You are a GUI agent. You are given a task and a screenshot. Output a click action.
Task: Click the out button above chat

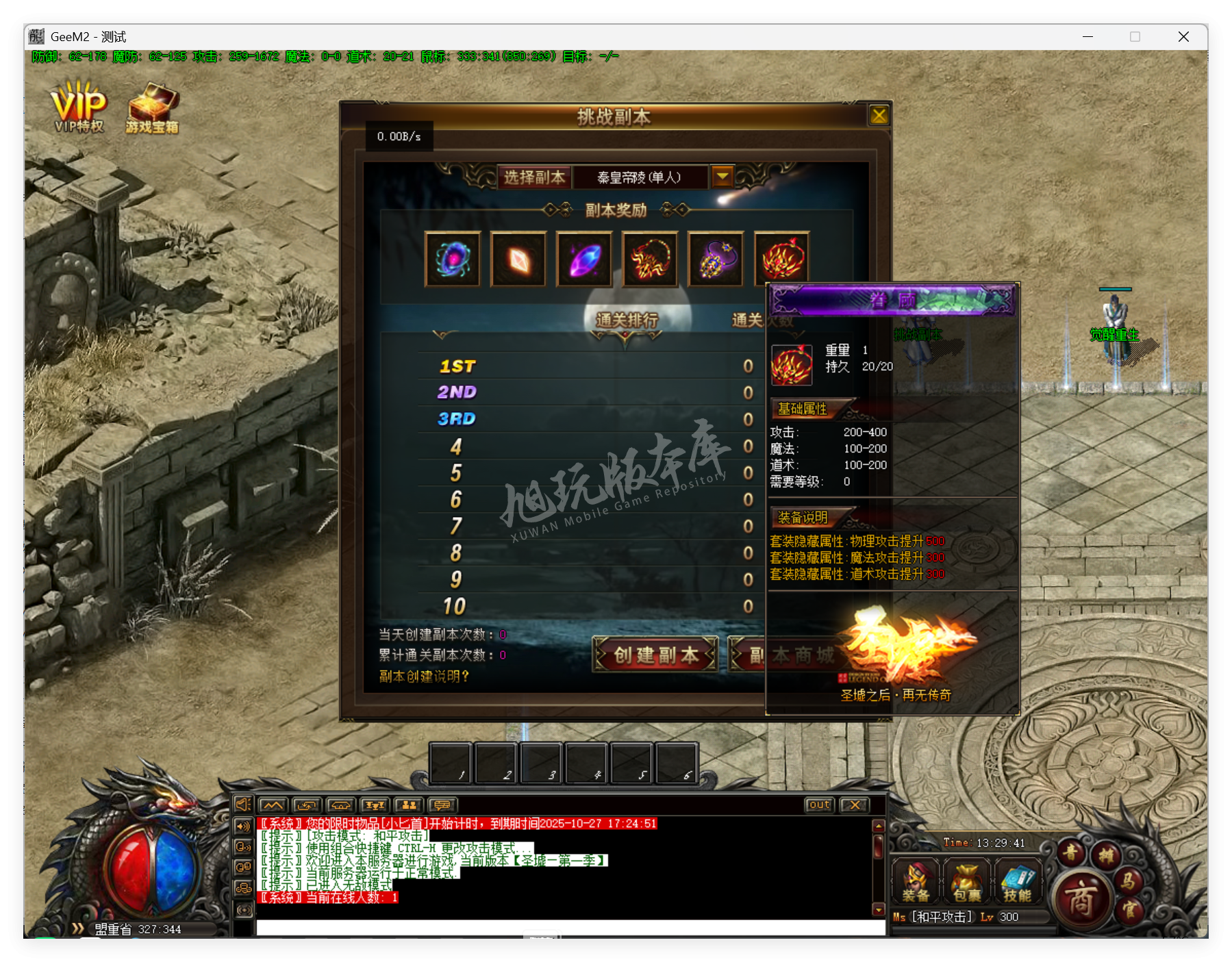click(x=818, y=805)
